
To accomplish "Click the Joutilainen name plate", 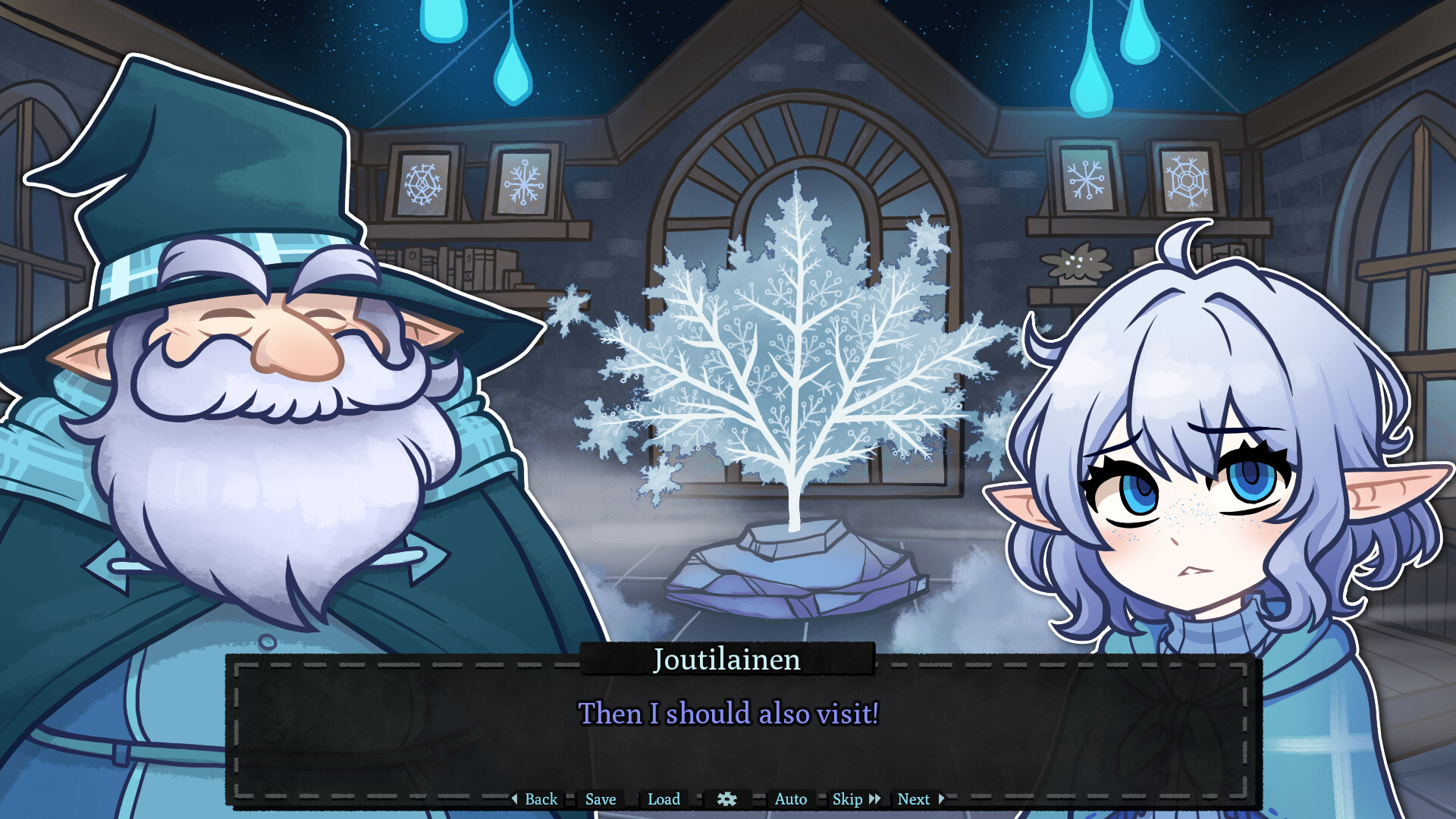I will [x=726, y=660].
